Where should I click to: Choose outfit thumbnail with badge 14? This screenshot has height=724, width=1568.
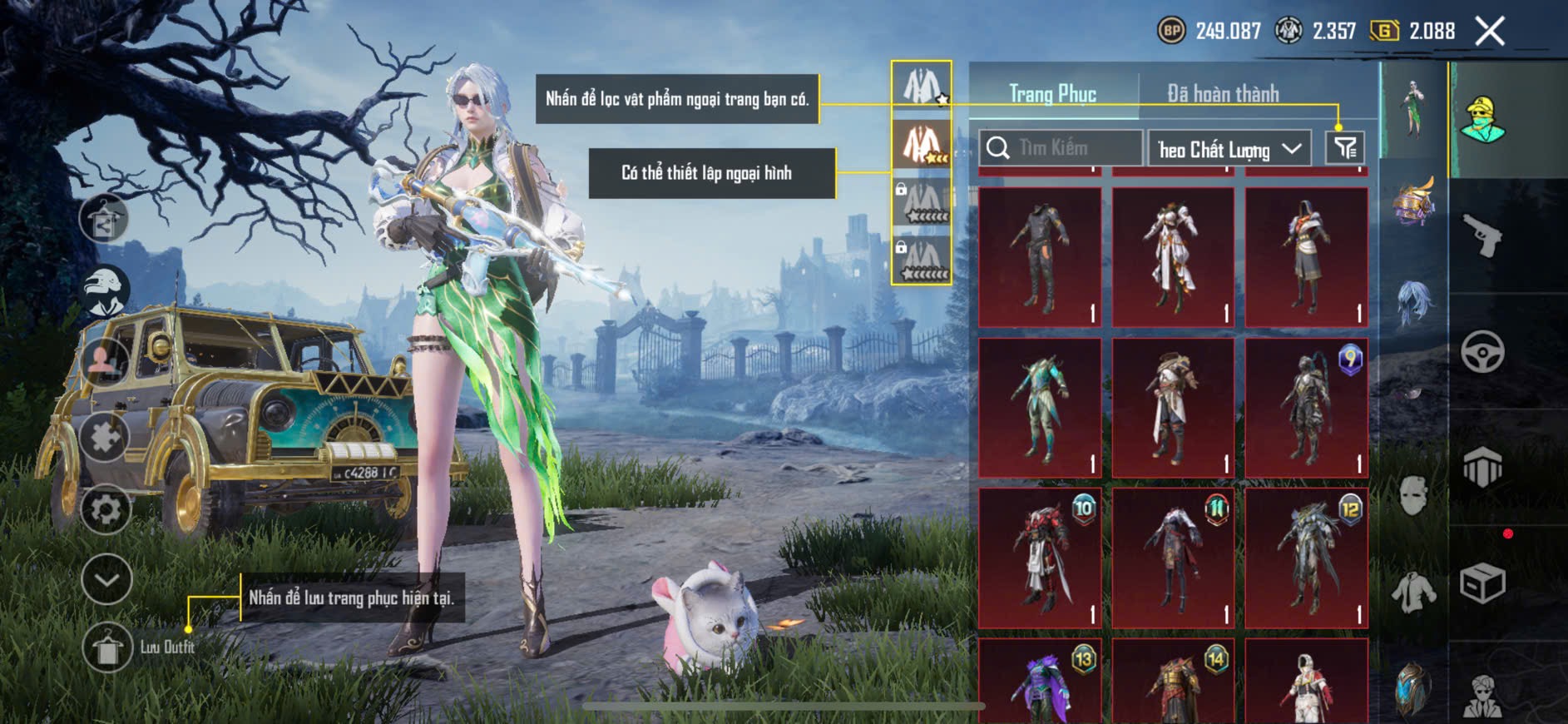1173,682
